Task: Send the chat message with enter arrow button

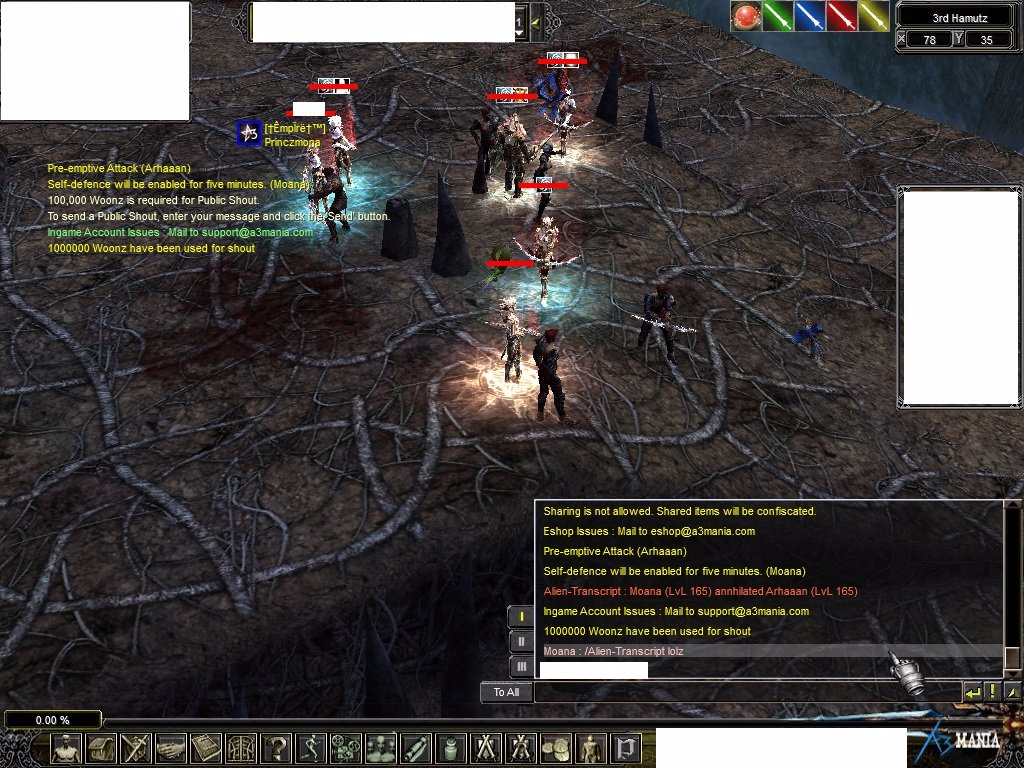Action: pos(972,692)
